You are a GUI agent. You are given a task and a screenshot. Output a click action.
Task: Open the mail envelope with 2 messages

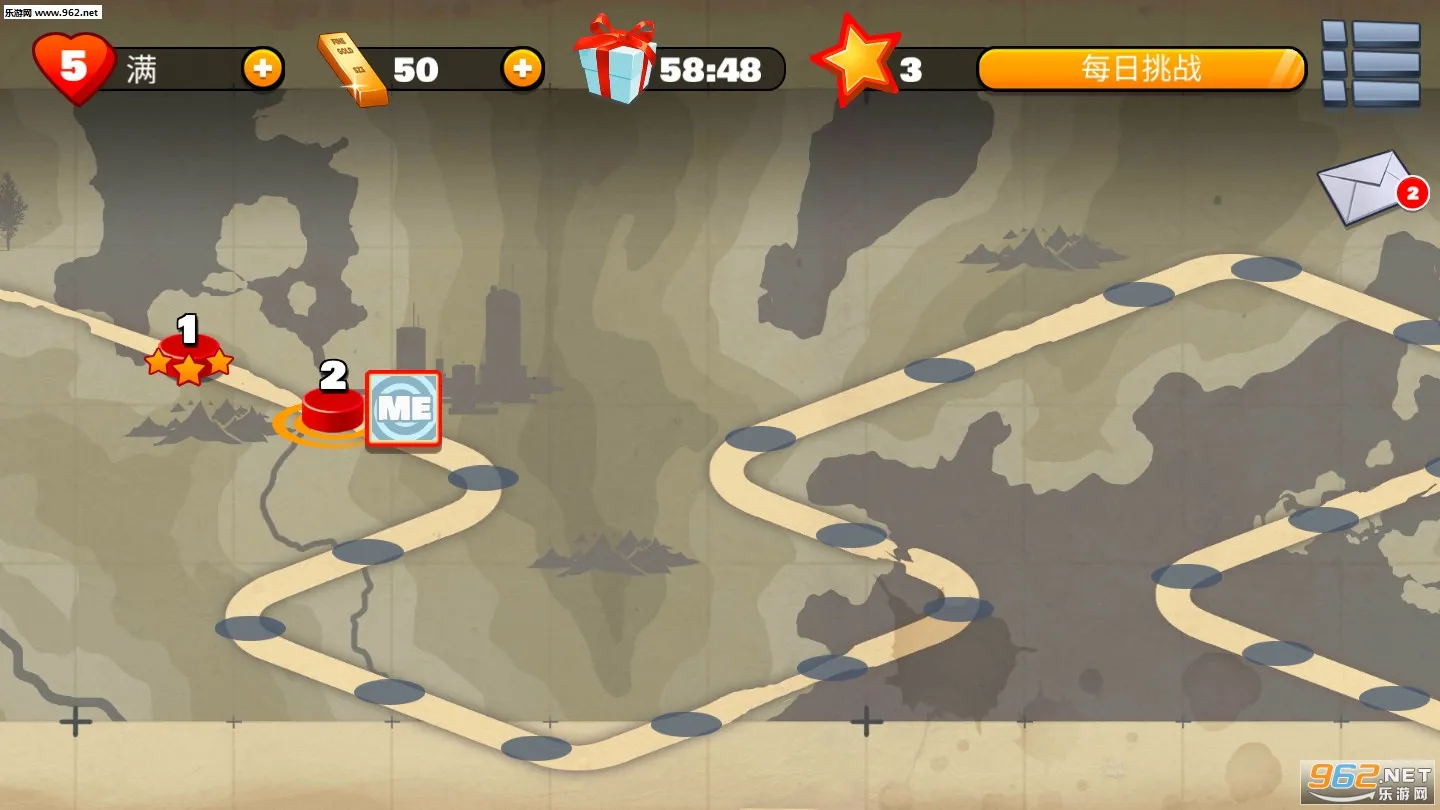tap(1366, 187)
